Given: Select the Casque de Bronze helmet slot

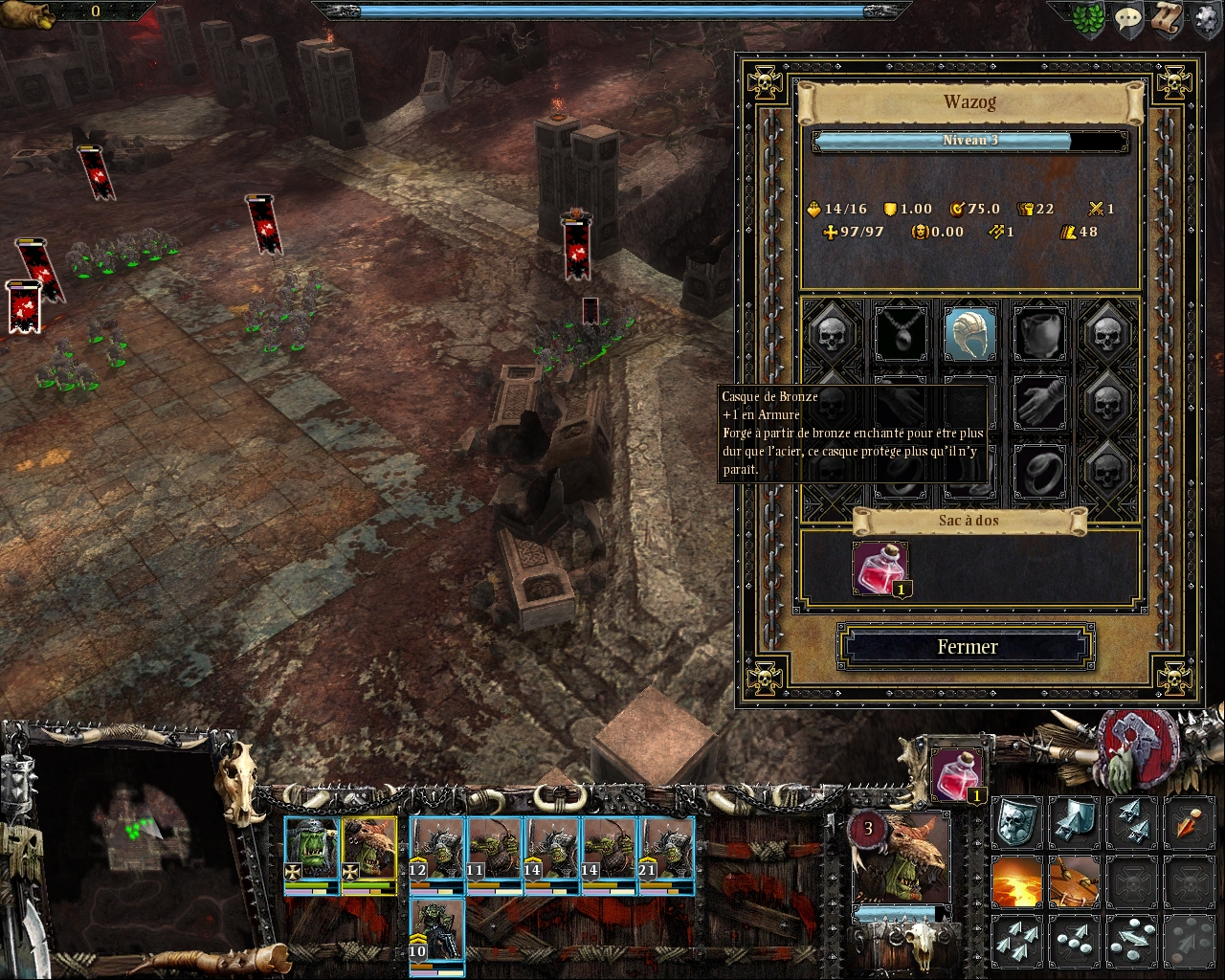Looking at the screenshot, I should [x=969, y=333].
